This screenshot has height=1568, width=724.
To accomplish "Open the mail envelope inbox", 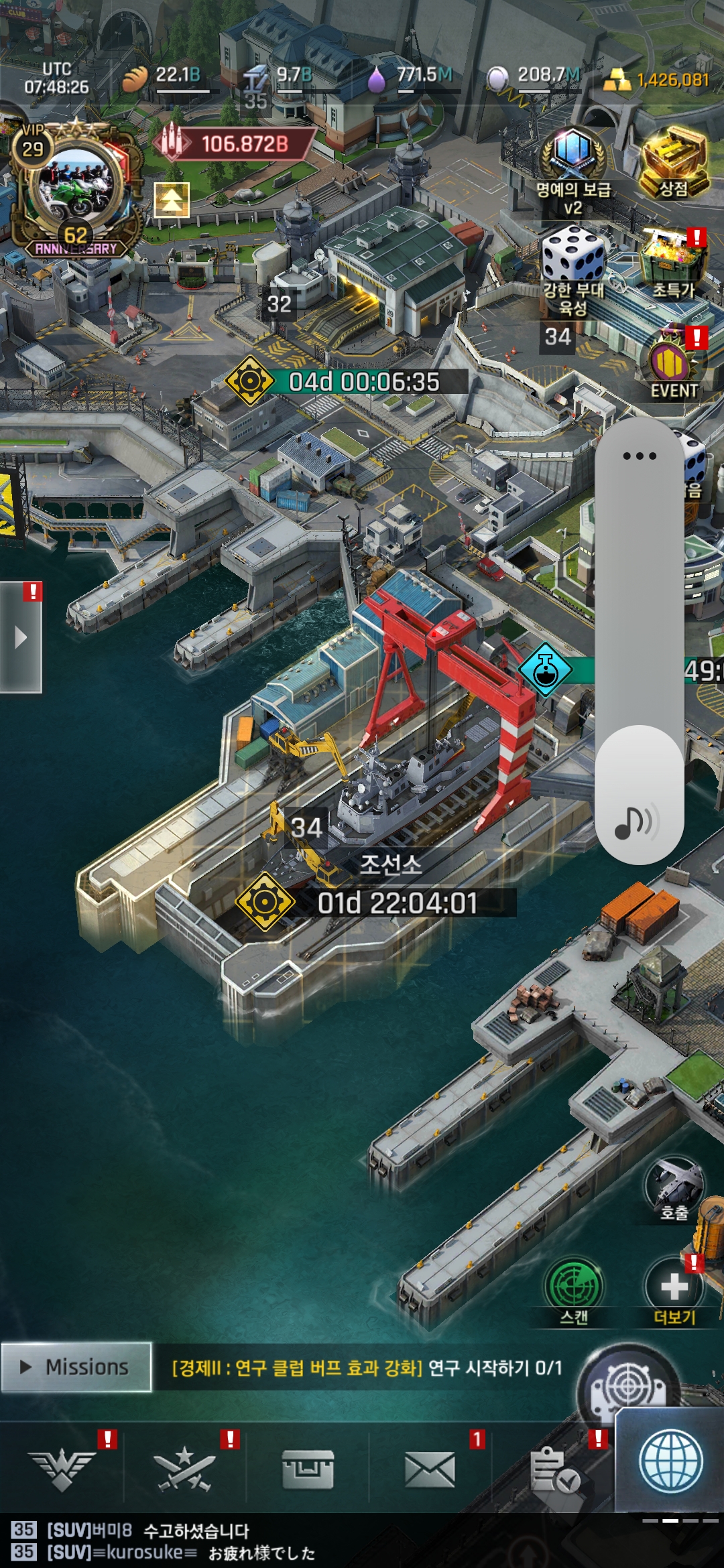I will [x=430, y=1471].
